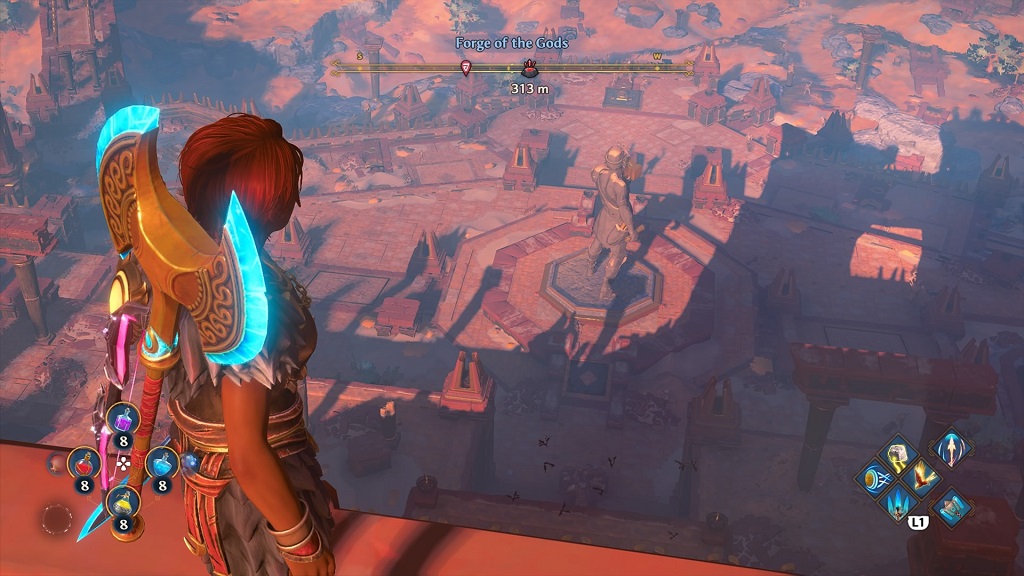1024x576 pixels.
Task: Use the red health potion
Action: click(x=82, y=462)
